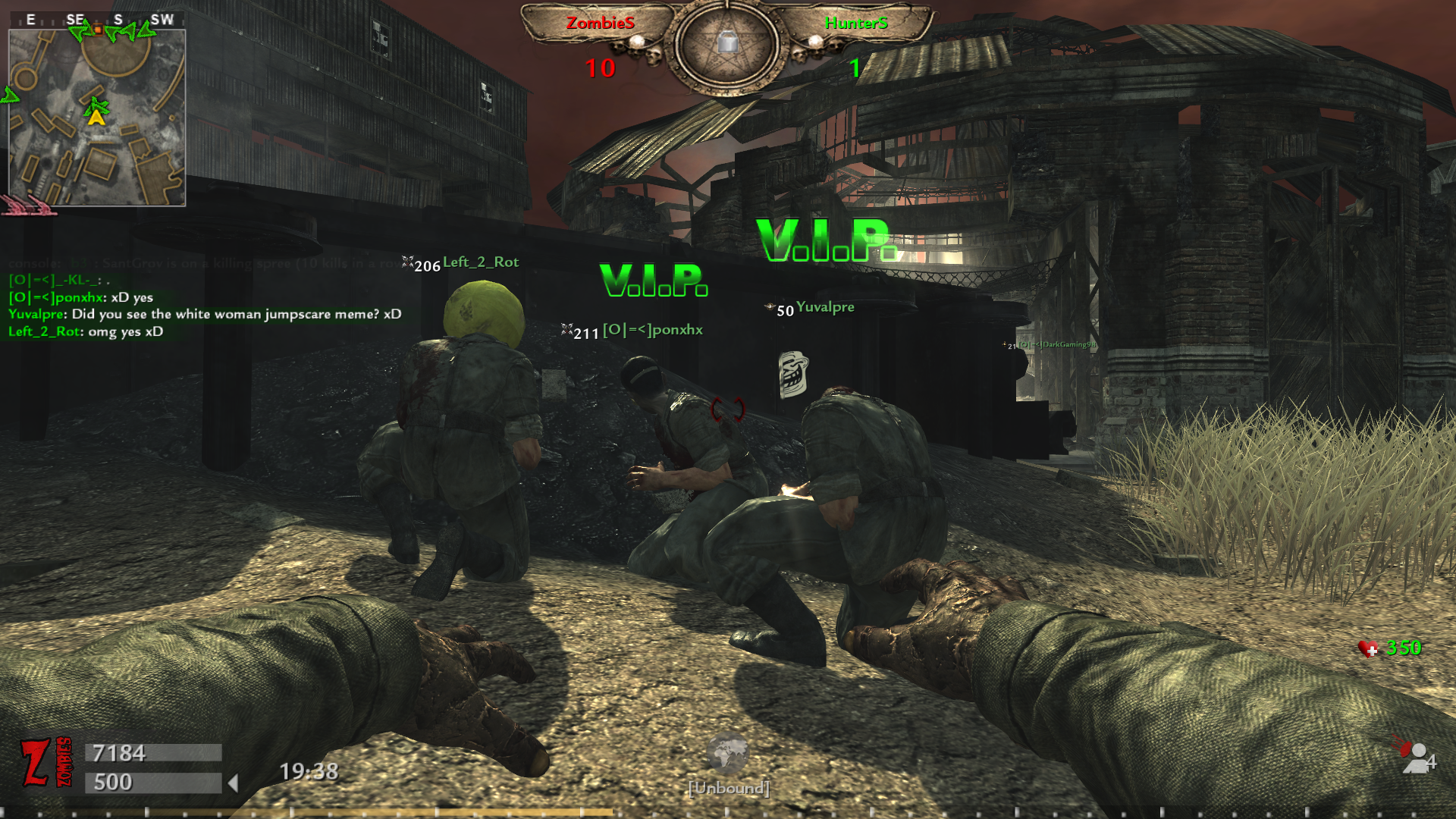Select the pentagram emblem between team scores
The height and width of the screenshot is (819, 1456).
727,45
